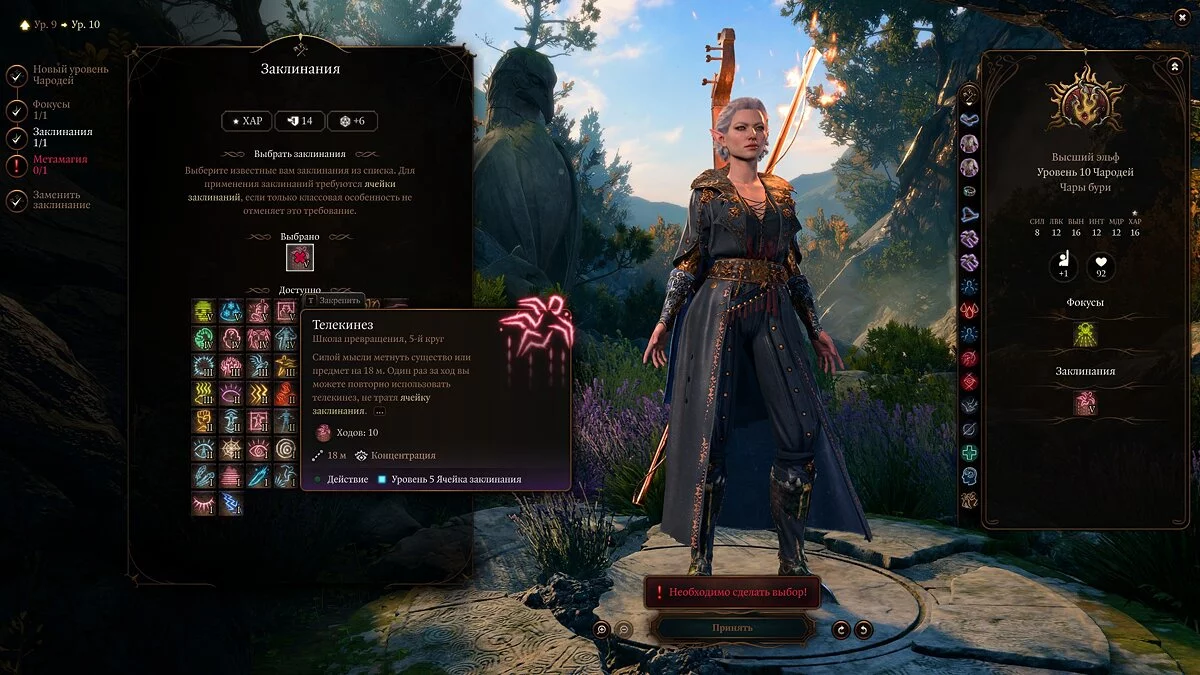Zoom in on the character preview
The width and height of the screenshot is (1200, 675).
601,629
